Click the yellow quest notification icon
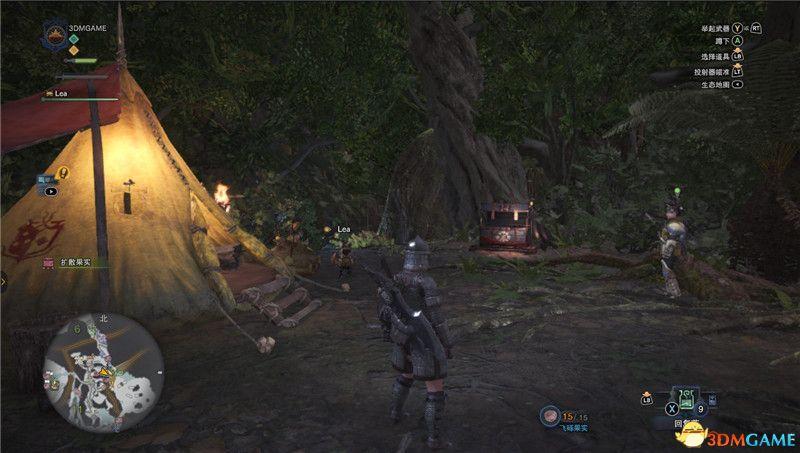Viewport: 800px width, 453px height. pos(64,173)
